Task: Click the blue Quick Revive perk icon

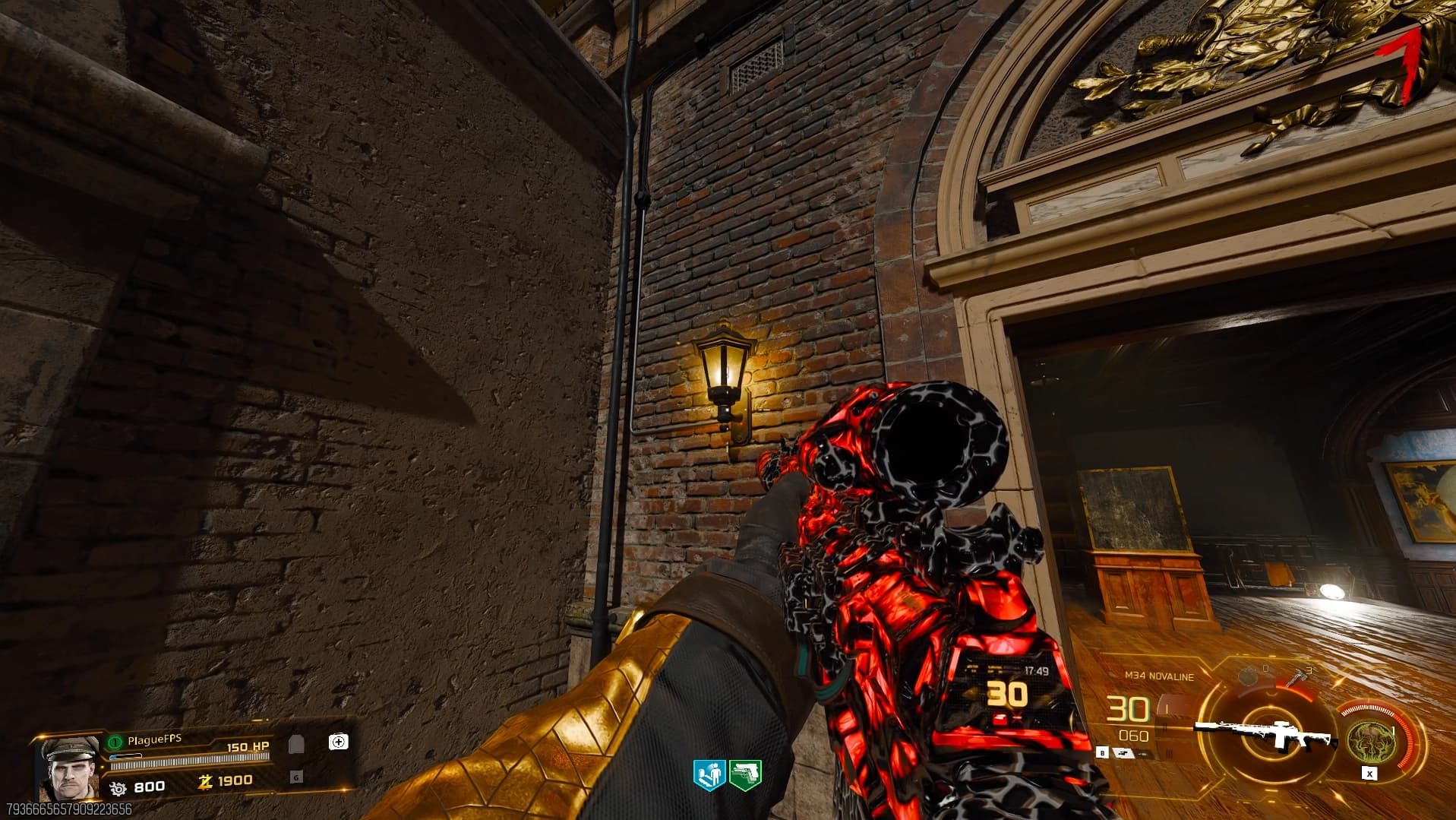Action: pos(709,774)
